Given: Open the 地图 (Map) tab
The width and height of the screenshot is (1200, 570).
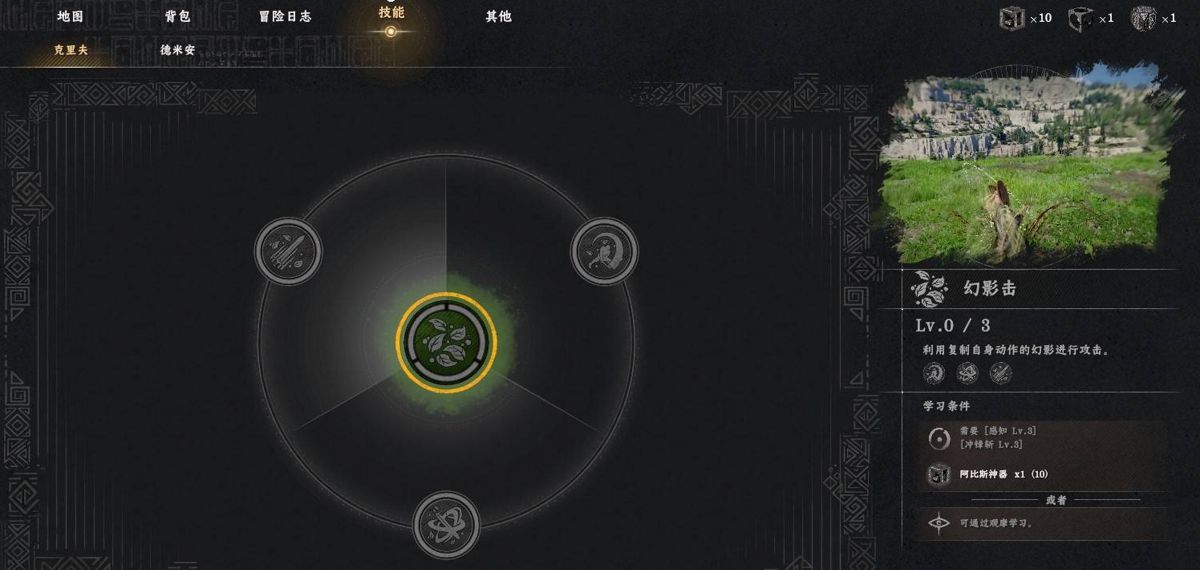Looking at the screenshot, I should pyautogui.click(x=70, y=16).
